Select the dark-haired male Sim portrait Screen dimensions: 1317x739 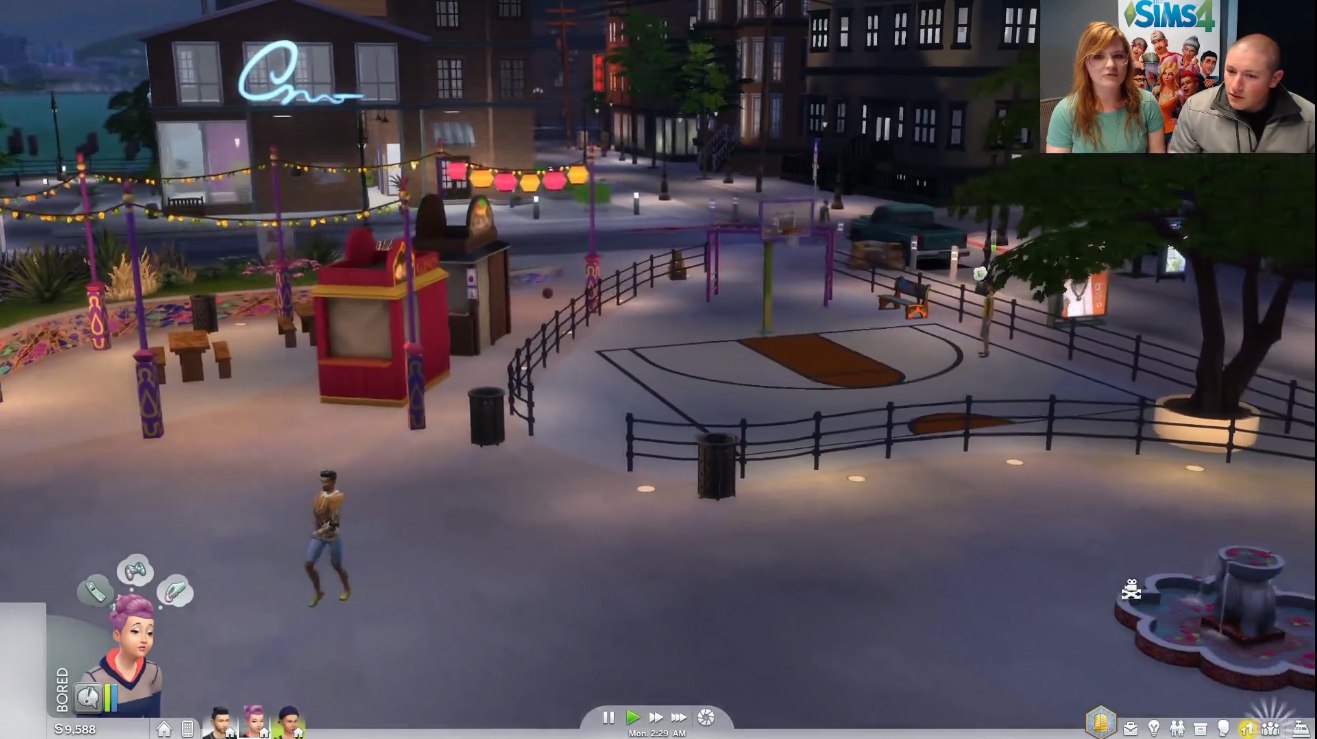pyautogui.click(x=220, y=722)
